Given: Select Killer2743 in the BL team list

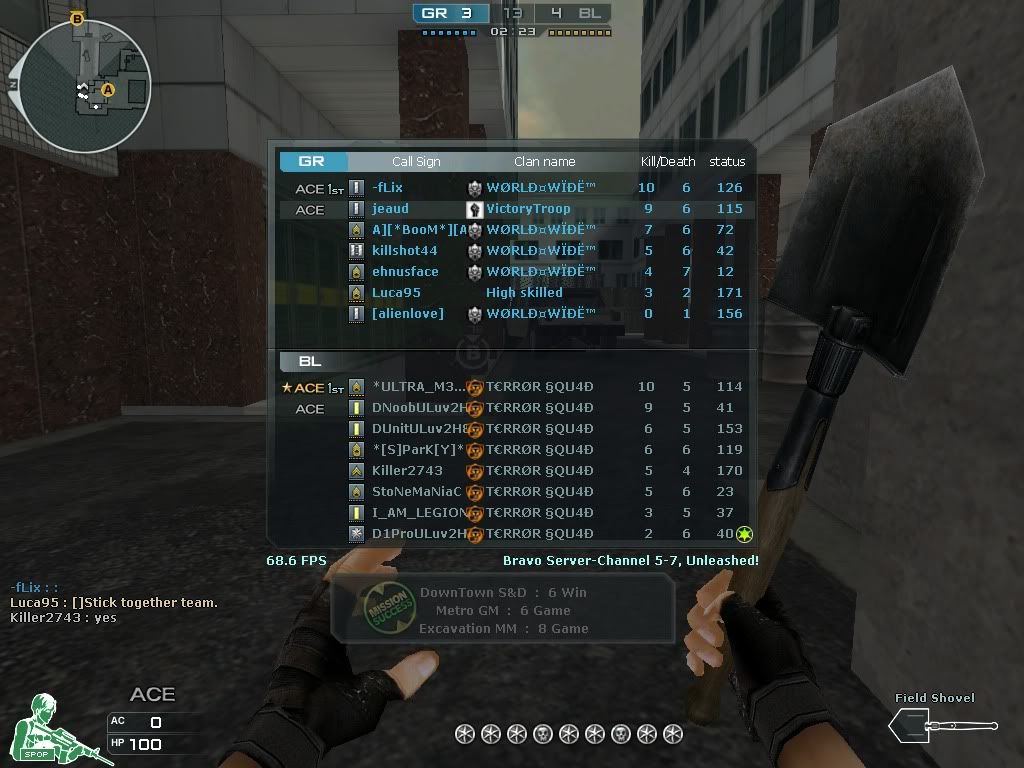Looking at the screenshot, I should click(x=407, y=471).
